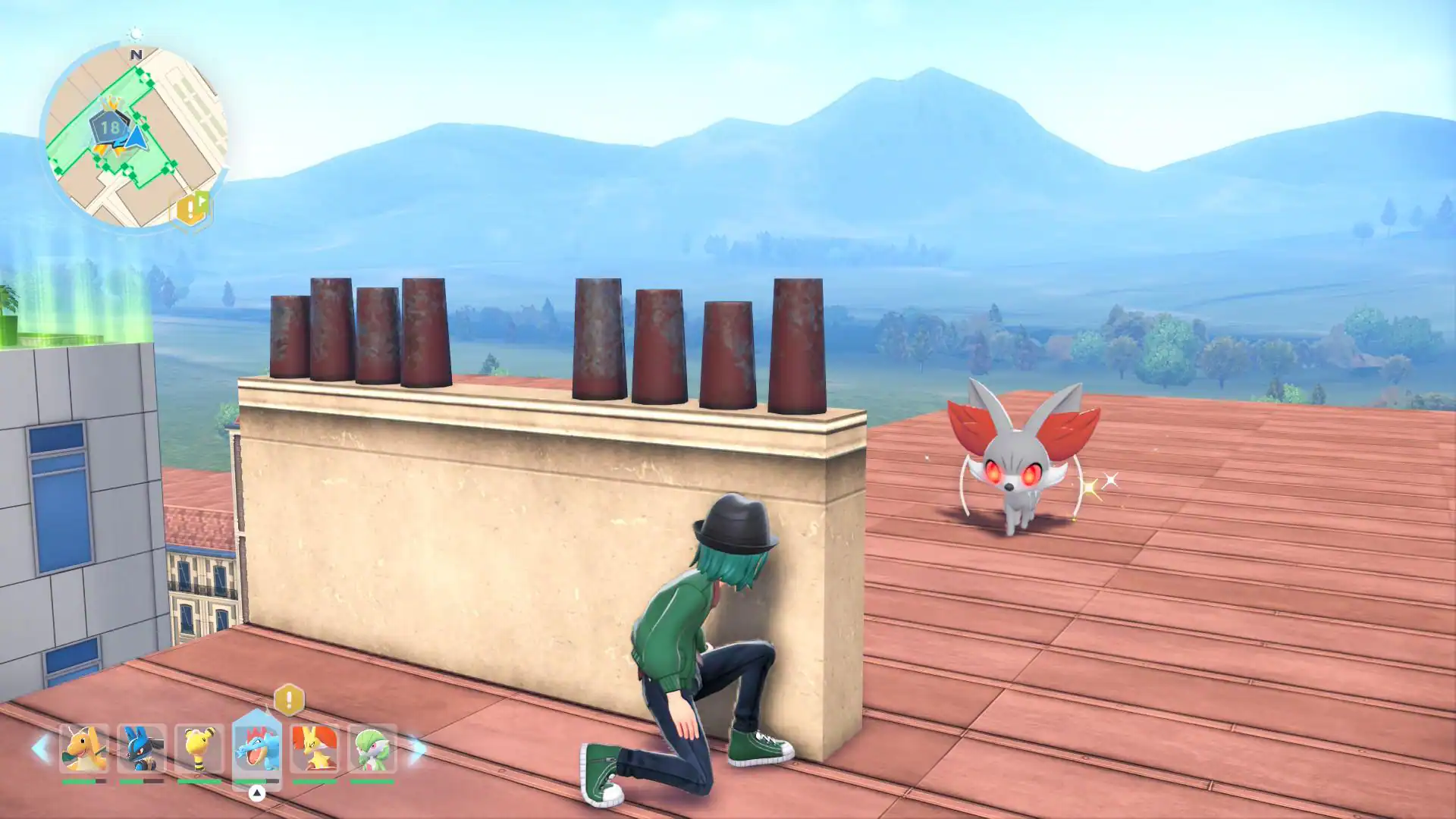The image size is (1456, 819).
Task: Switch to Ampharos in the party
Action: point(199,748)
